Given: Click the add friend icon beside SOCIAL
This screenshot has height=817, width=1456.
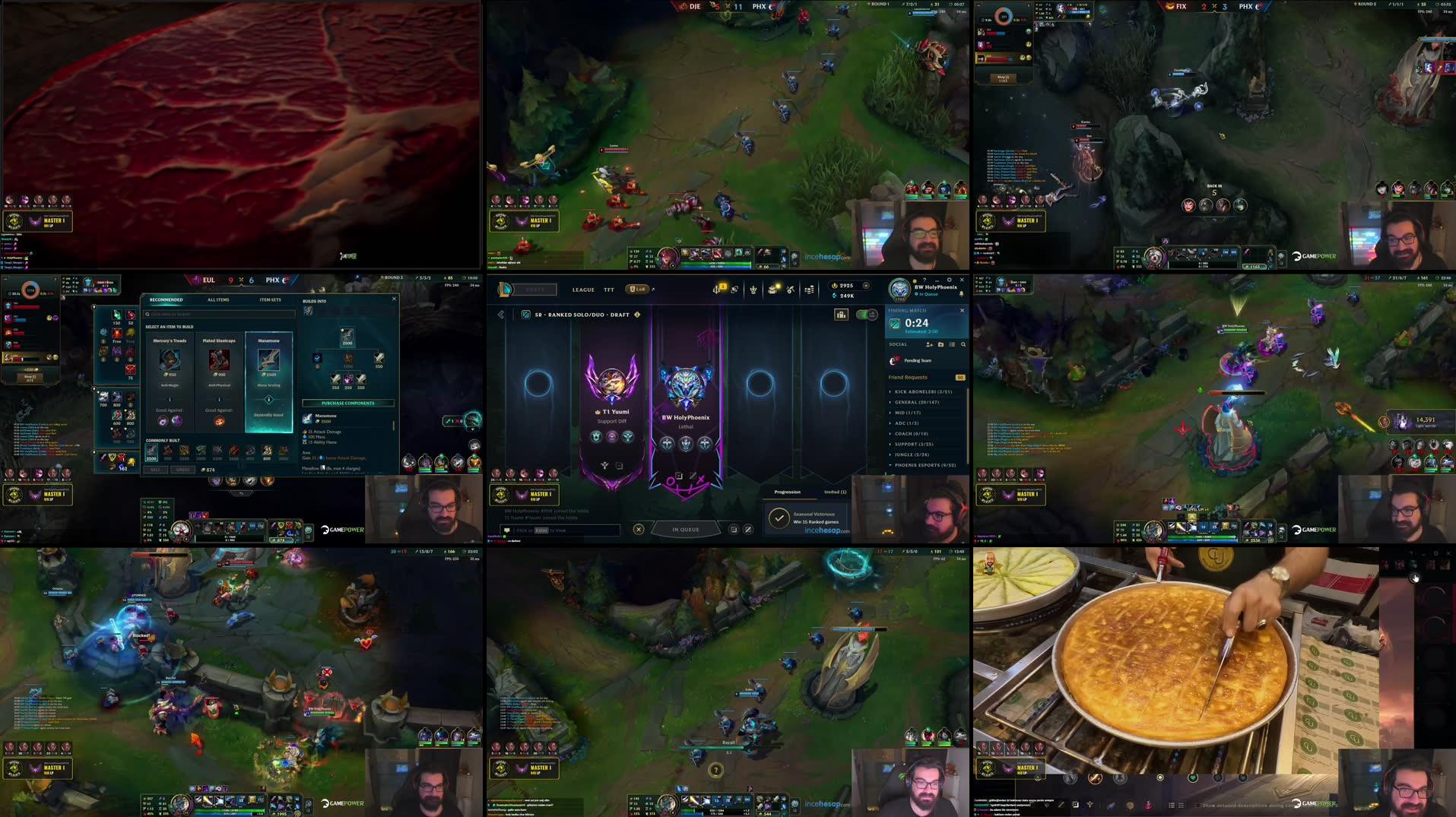Looking at the screenshot, I should click(929, 344).
